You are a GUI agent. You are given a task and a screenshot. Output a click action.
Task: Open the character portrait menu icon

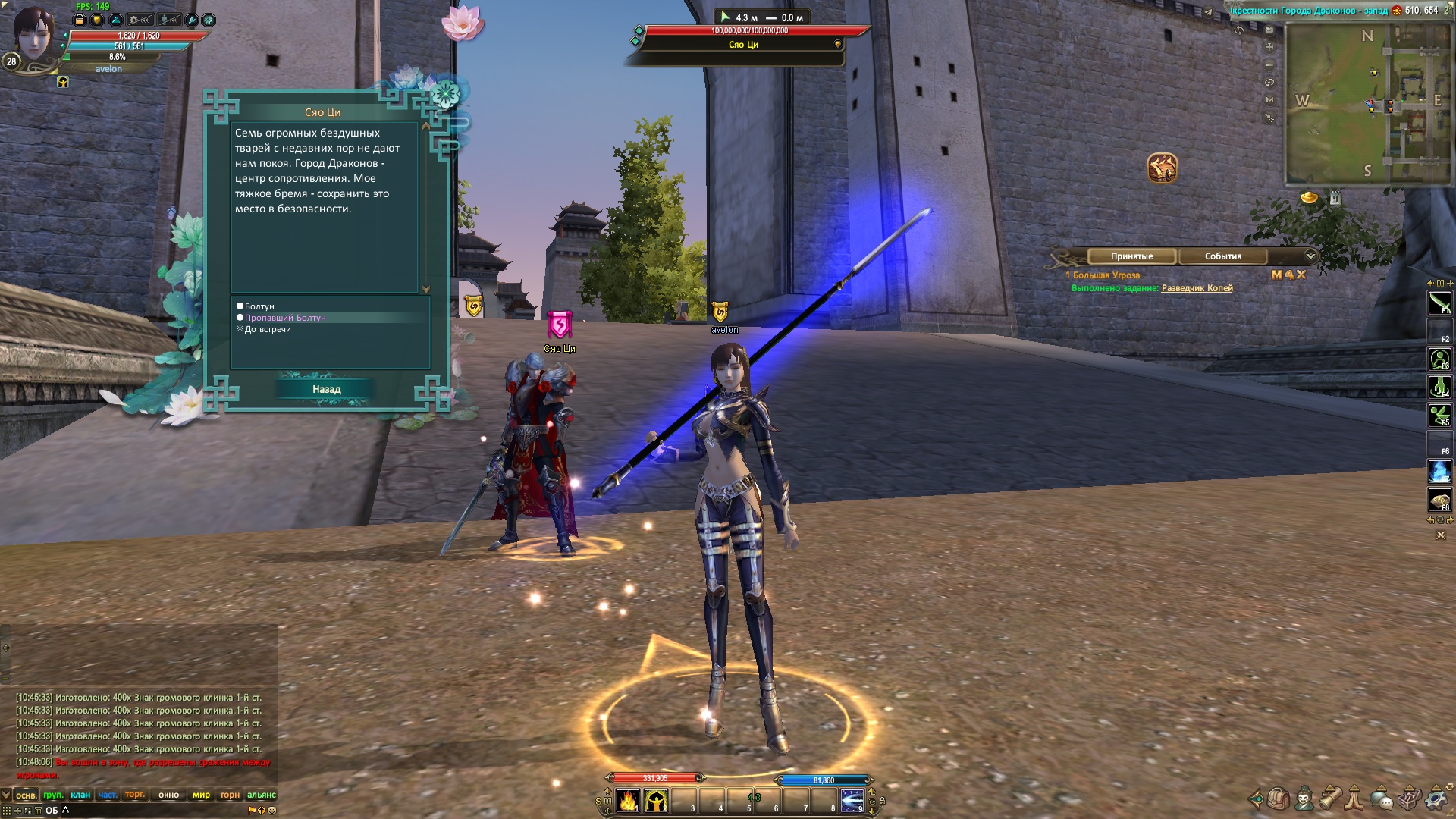(x=1304, y=799)
